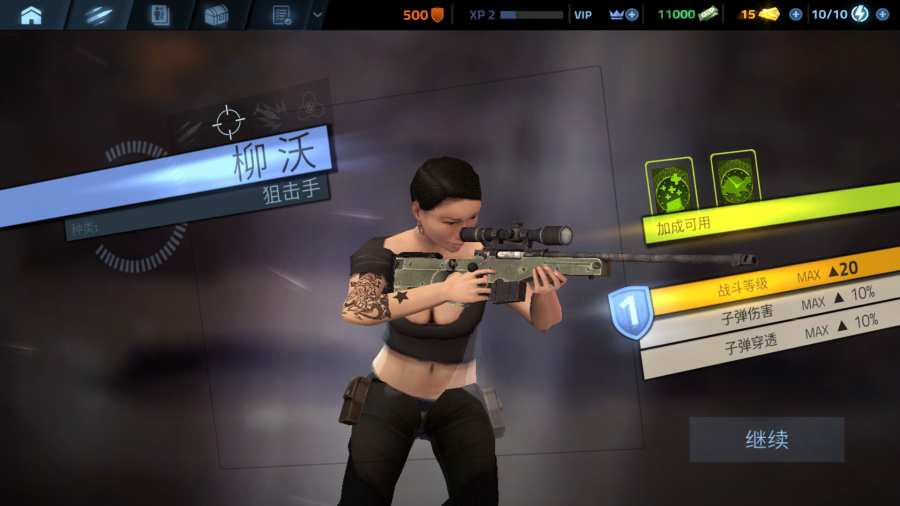The width and height of the screenshot is (900, 506).
Task: Open the supply crate menu
Action: tap(216, 14)
